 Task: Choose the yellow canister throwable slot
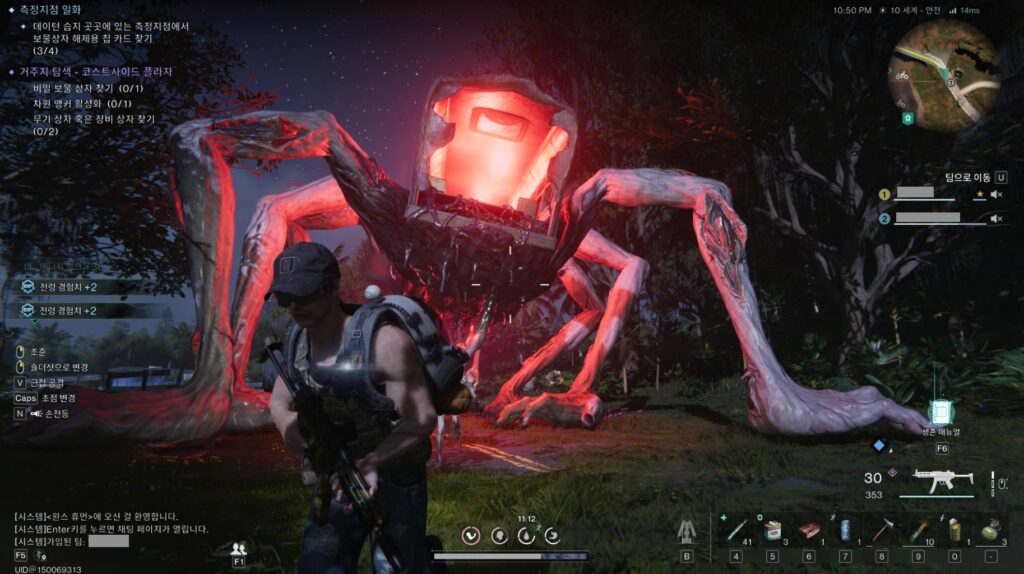pos(954,530)
